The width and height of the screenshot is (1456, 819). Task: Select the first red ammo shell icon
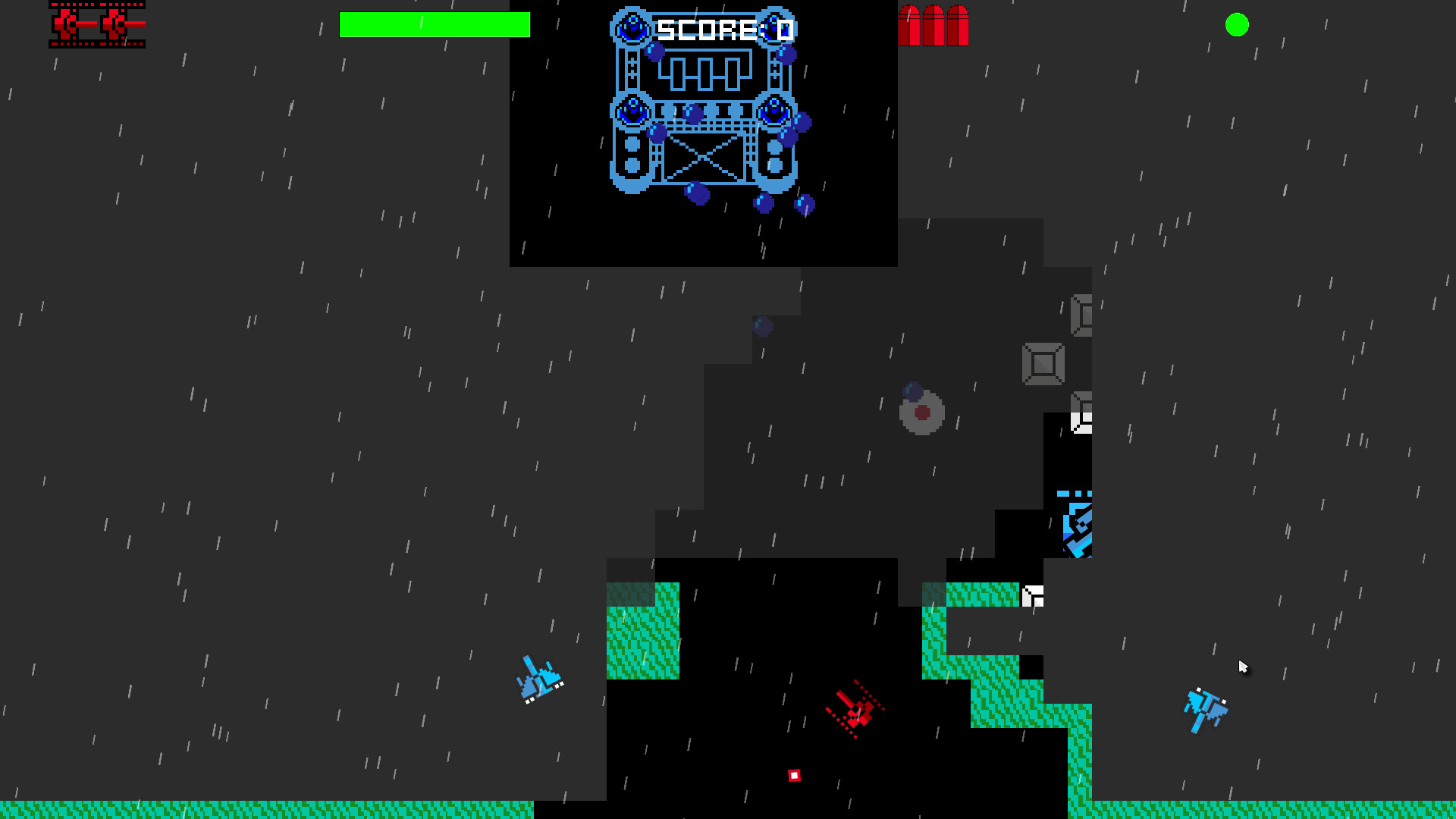point(910,25)
